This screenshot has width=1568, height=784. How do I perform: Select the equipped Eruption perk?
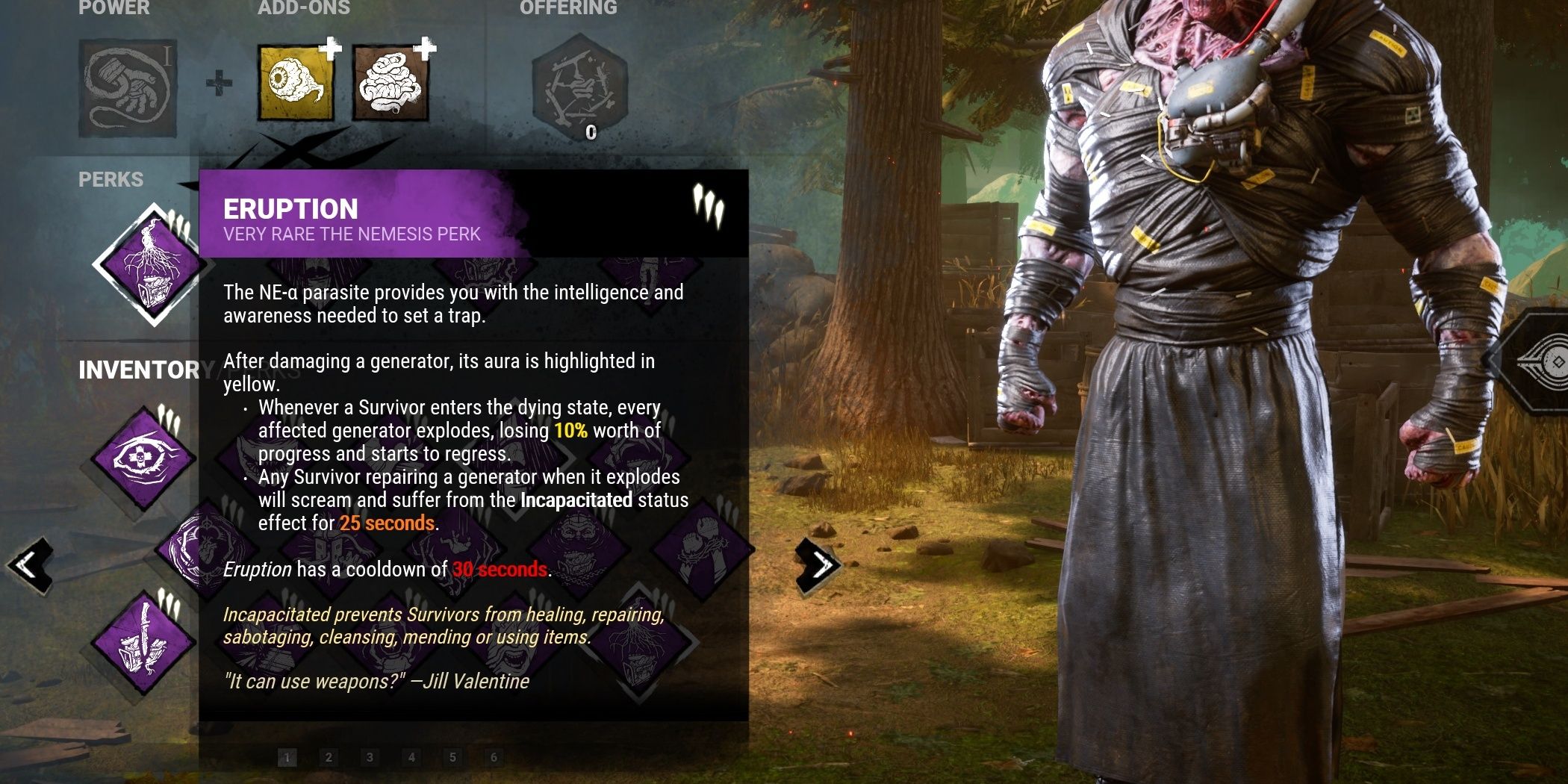[x=152, y=265]
